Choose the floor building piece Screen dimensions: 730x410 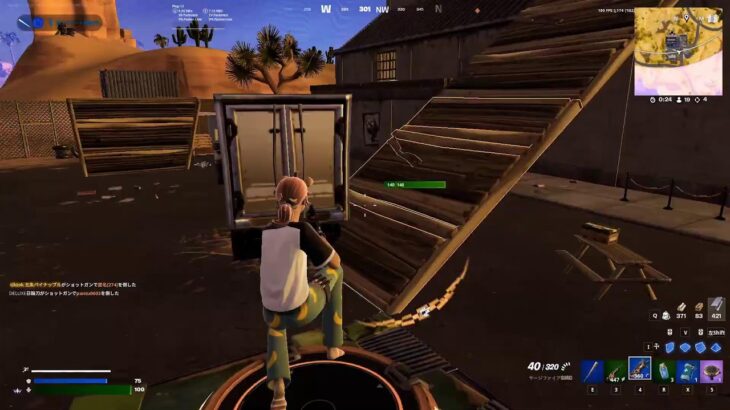pos(685,347)
